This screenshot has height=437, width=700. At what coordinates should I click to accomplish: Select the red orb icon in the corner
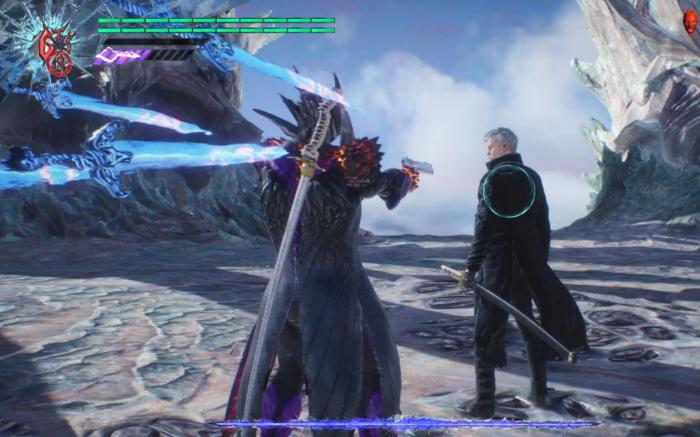[x=689, y=22]
